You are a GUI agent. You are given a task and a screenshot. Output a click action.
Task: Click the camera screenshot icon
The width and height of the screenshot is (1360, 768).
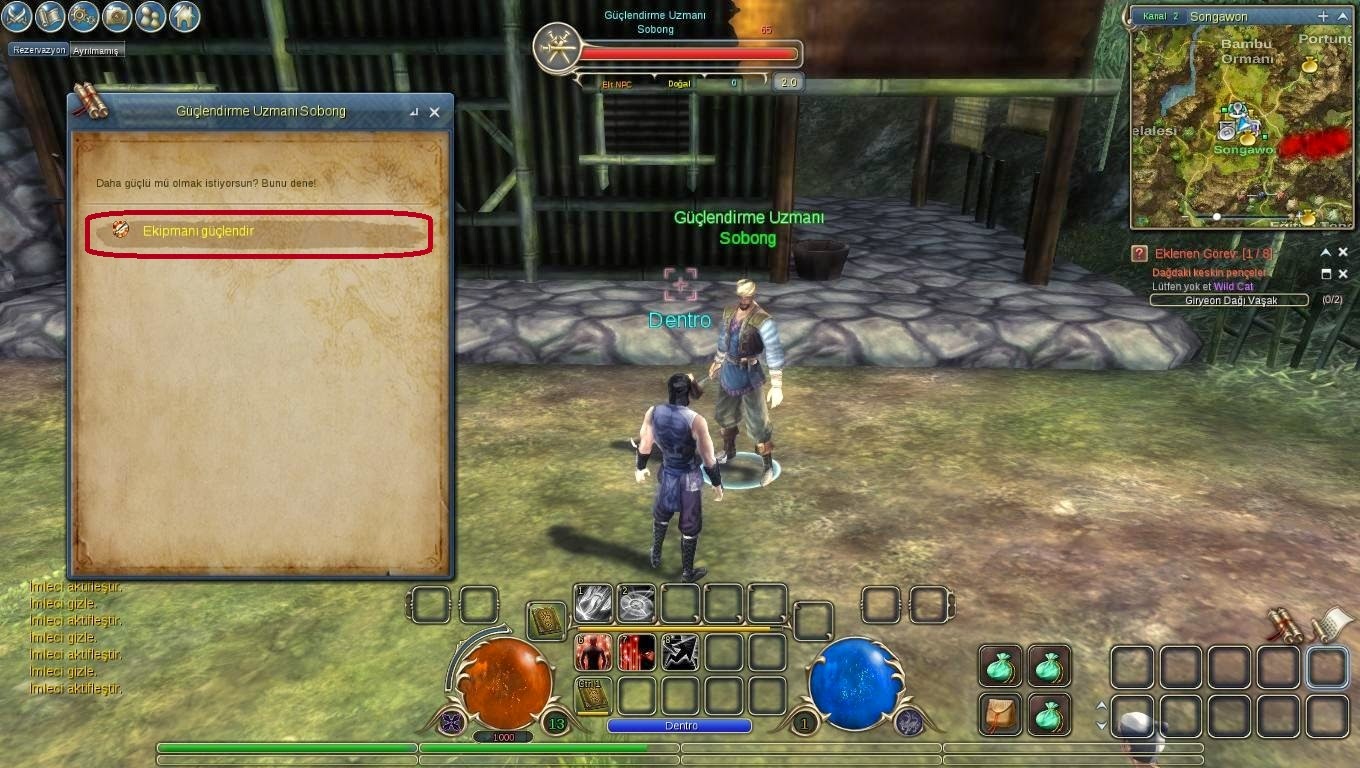(x=117, y=16)
